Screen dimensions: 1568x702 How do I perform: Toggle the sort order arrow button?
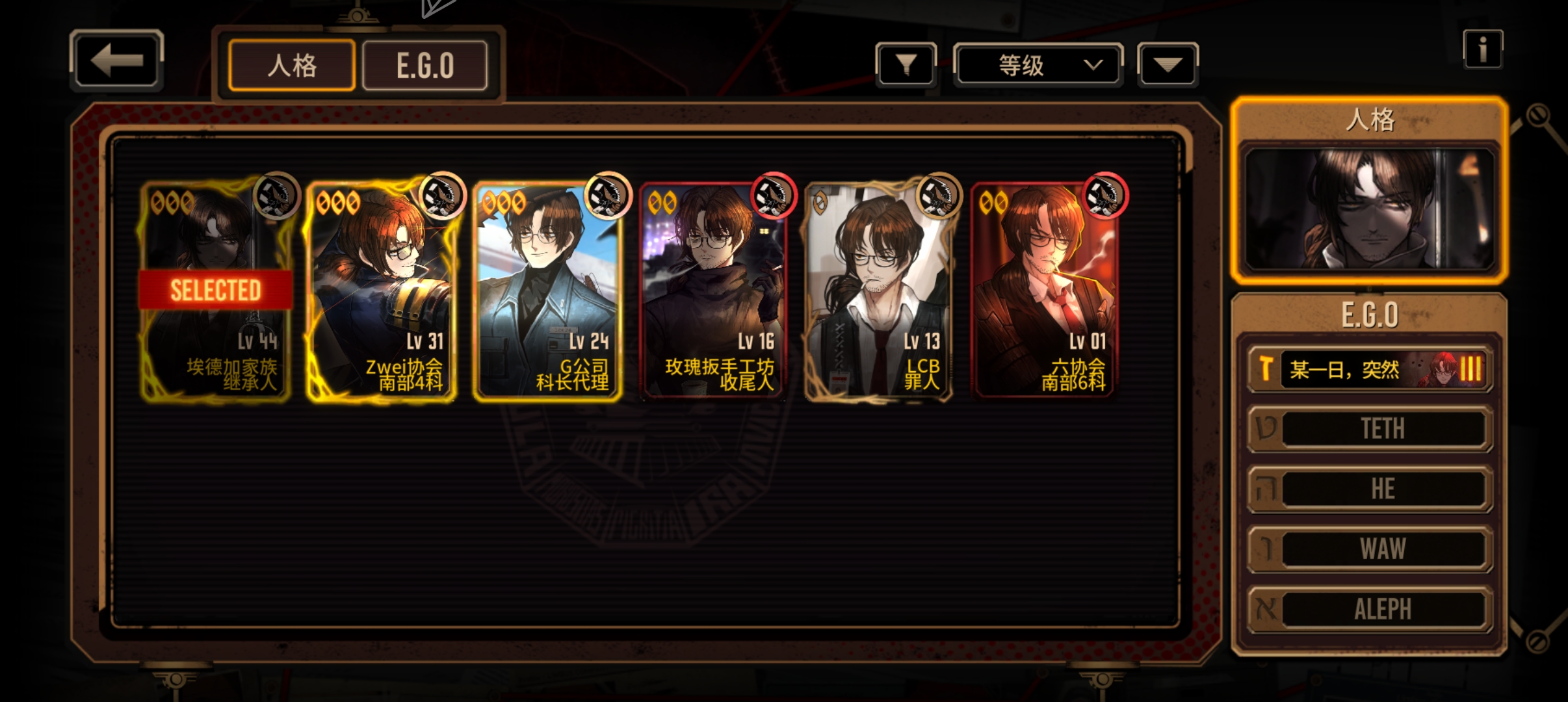pyautogui.click(x=1168, y=64)
